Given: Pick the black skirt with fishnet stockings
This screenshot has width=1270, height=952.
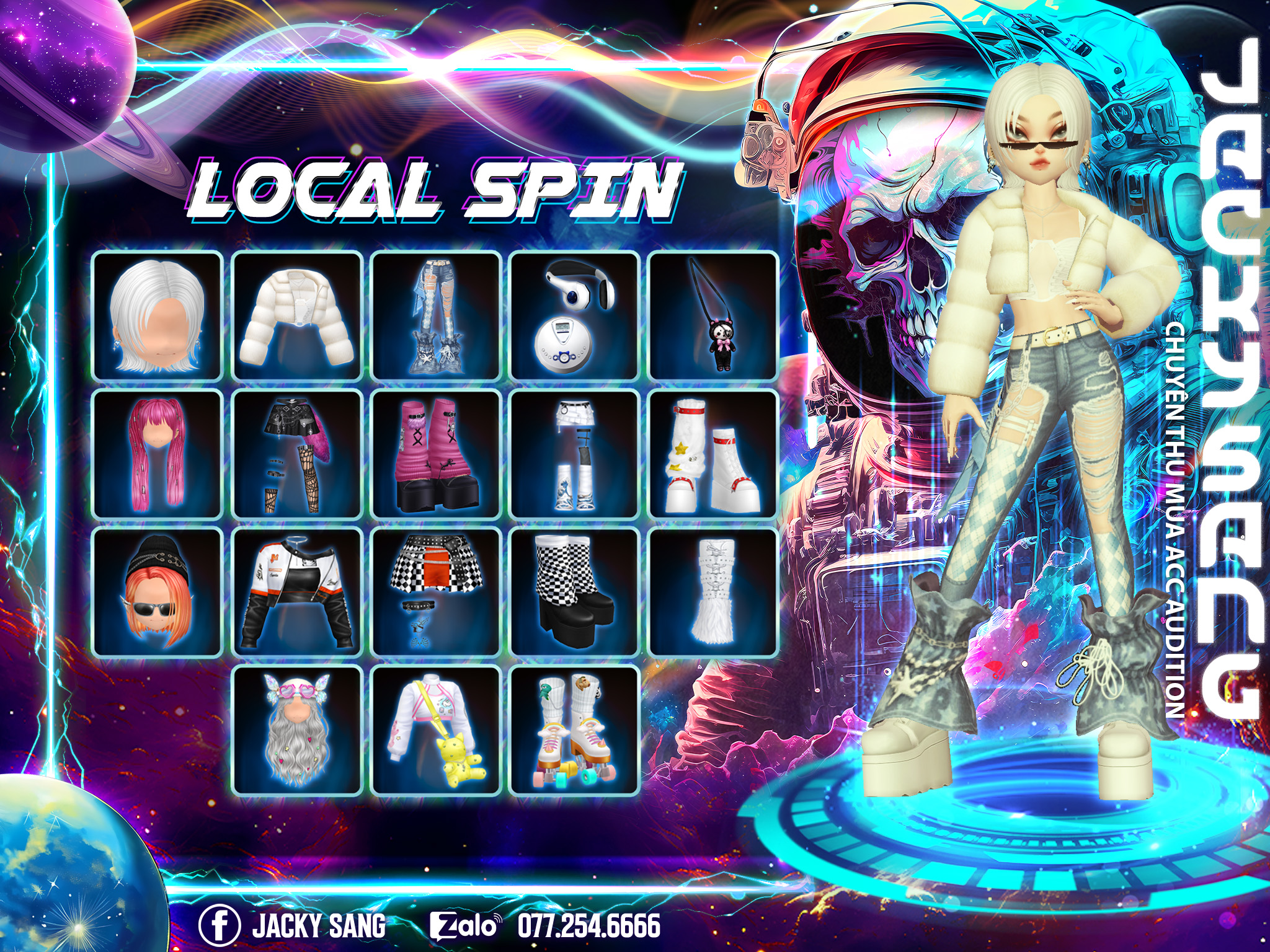Looking at the screenshot, I should 297,454.
